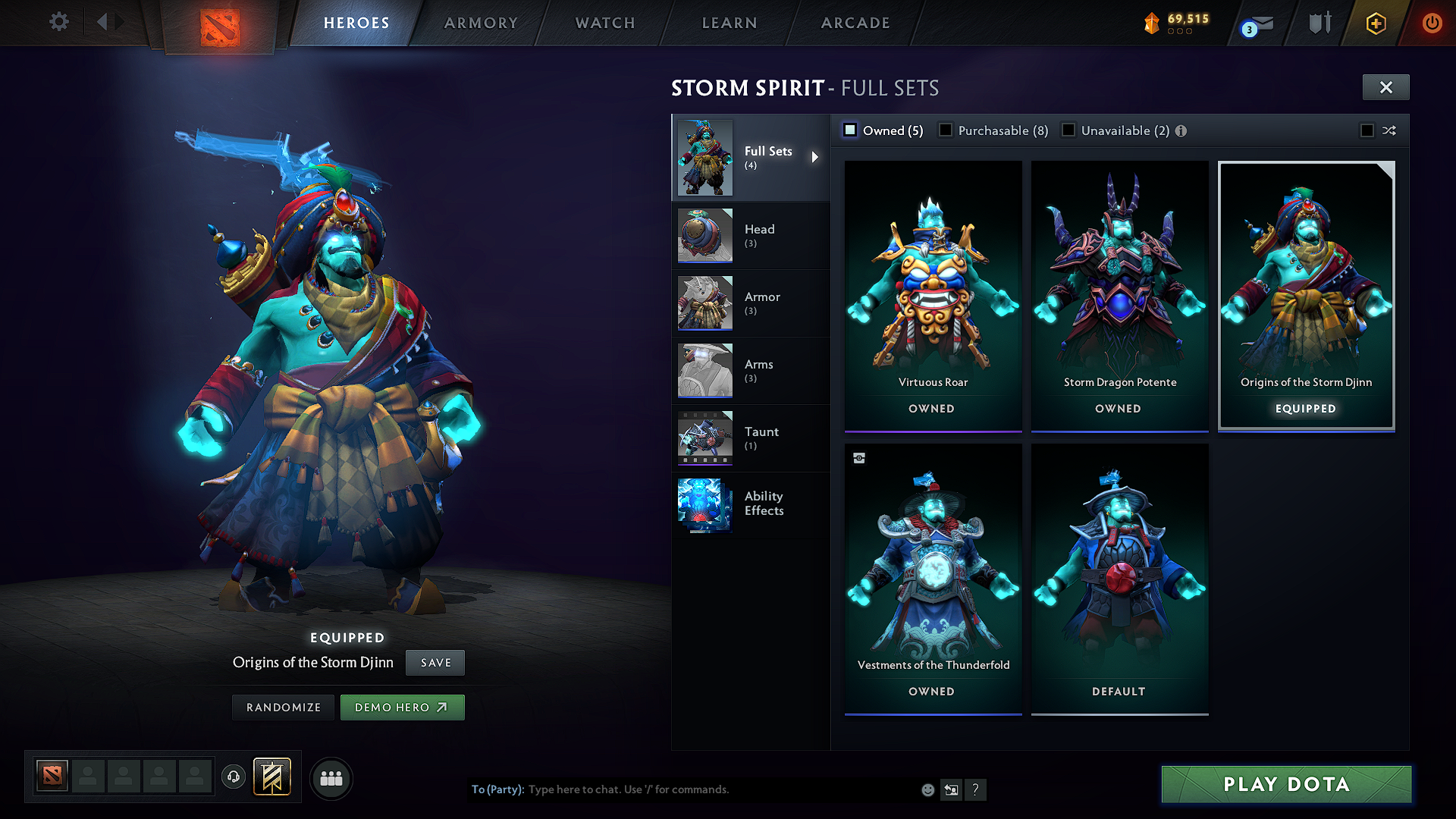
Task: Expand the Full Sets category arrow
Action: click(x=816, y=157)
